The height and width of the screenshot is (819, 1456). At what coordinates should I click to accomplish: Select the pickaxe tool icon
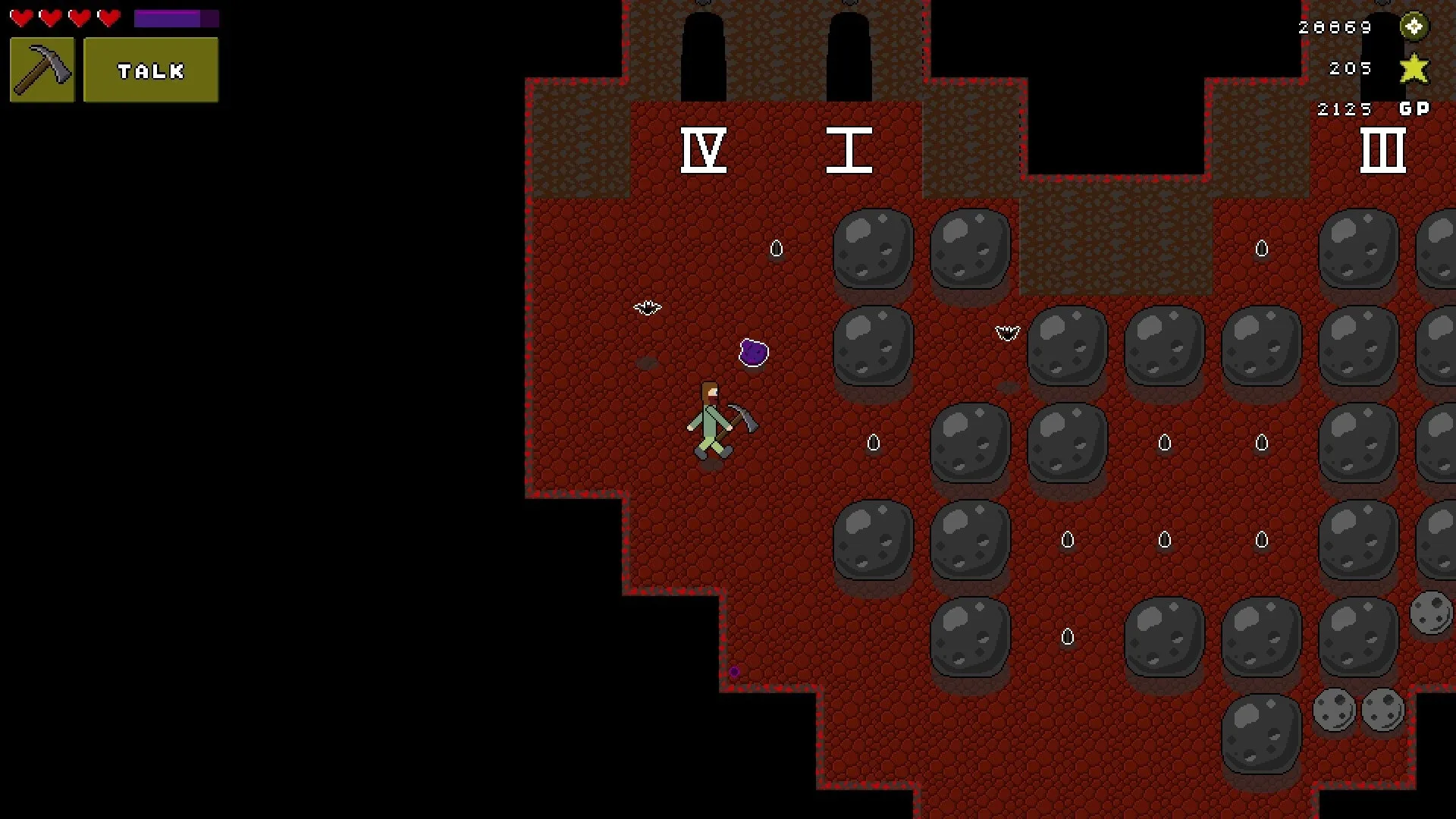click(42, 70)
